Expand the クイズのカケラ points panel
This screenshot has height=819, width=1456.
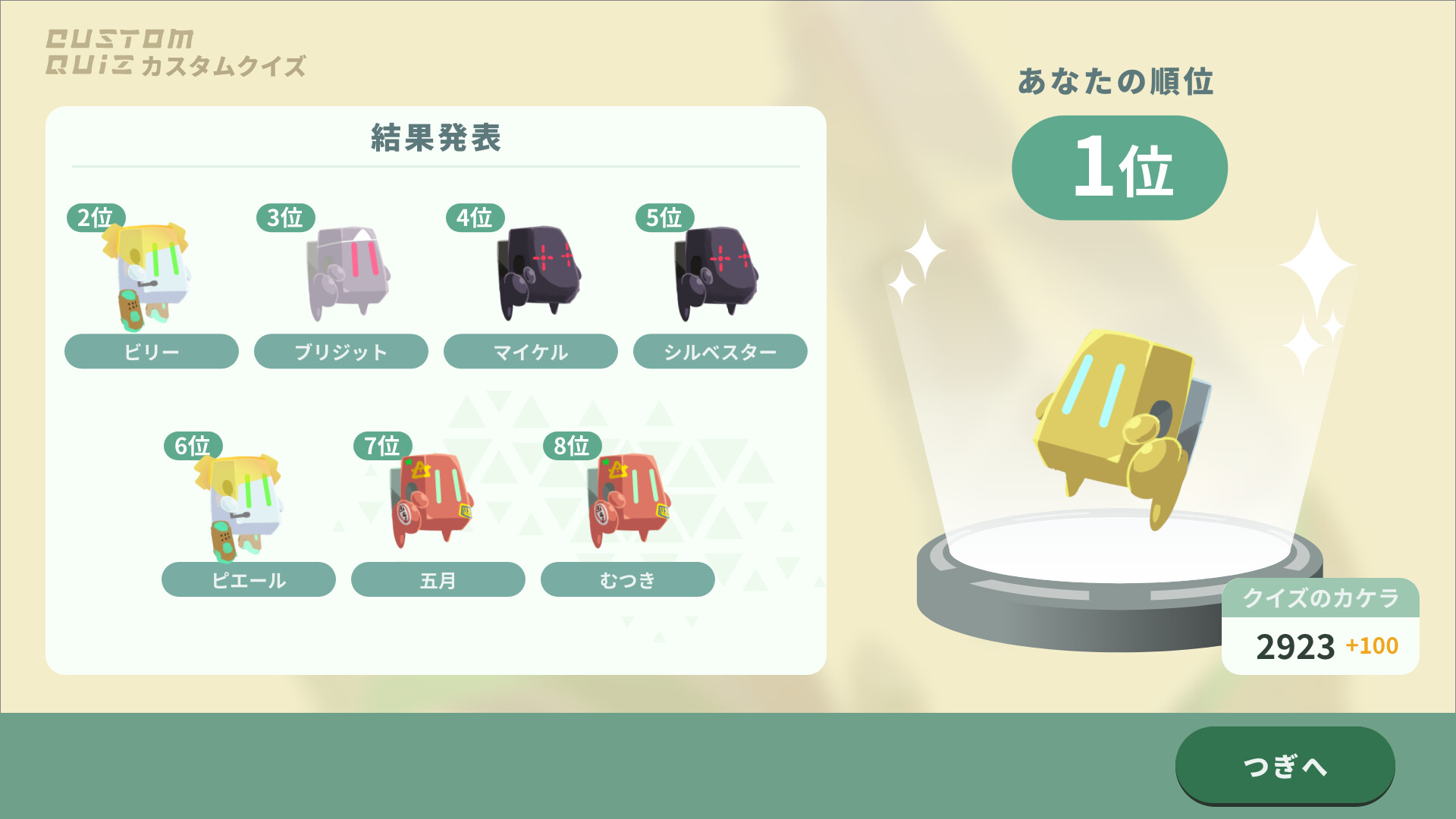point(1319,599)
